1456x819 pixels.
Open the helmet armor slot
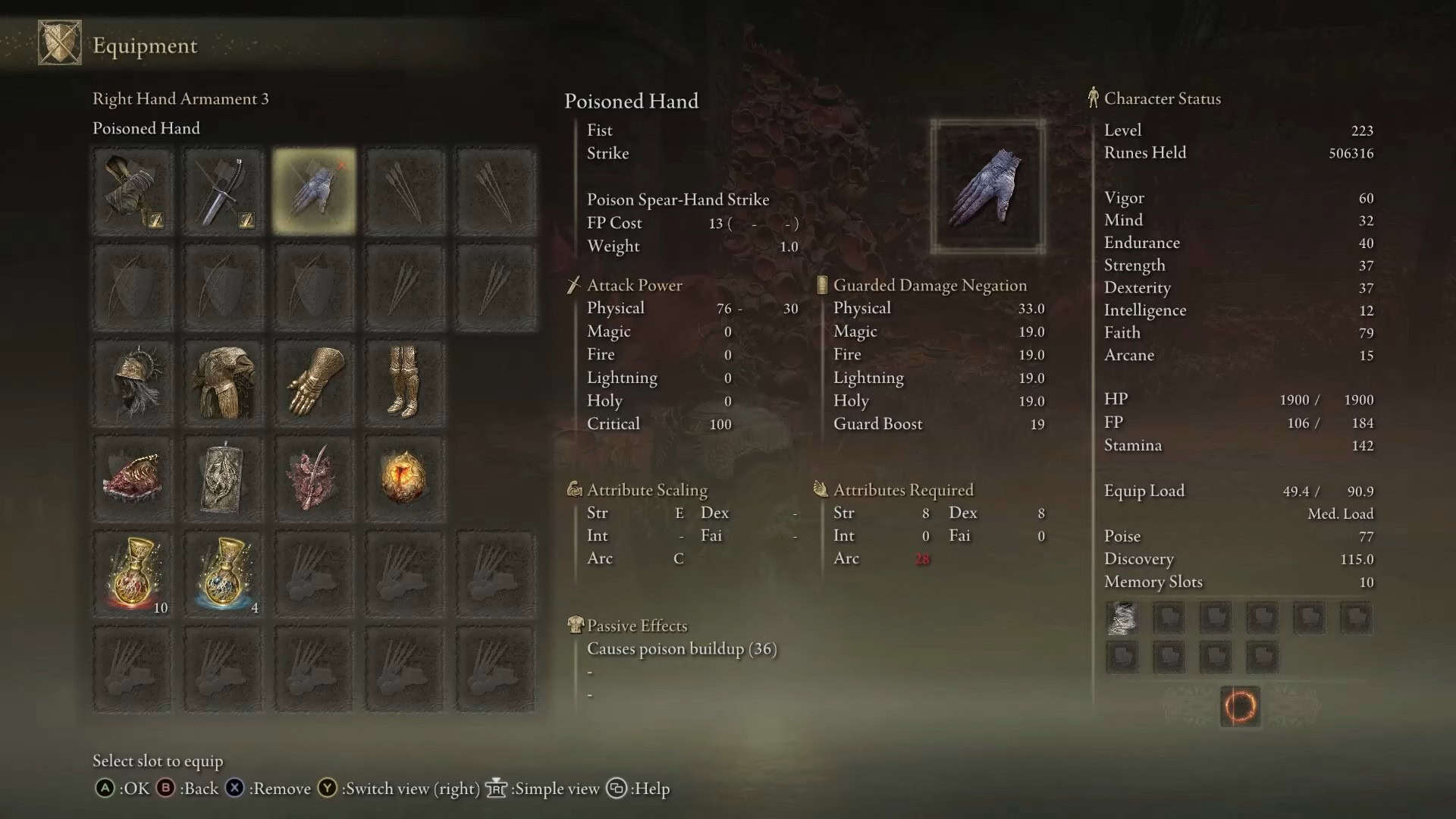(133, 382)
